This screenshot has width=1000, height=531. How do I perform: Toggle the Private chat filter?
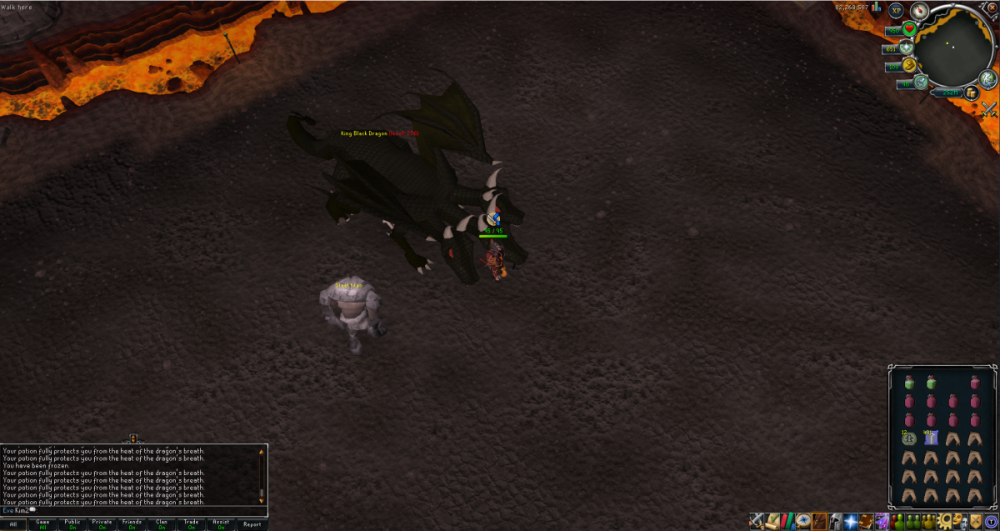(x=102, y=524)
